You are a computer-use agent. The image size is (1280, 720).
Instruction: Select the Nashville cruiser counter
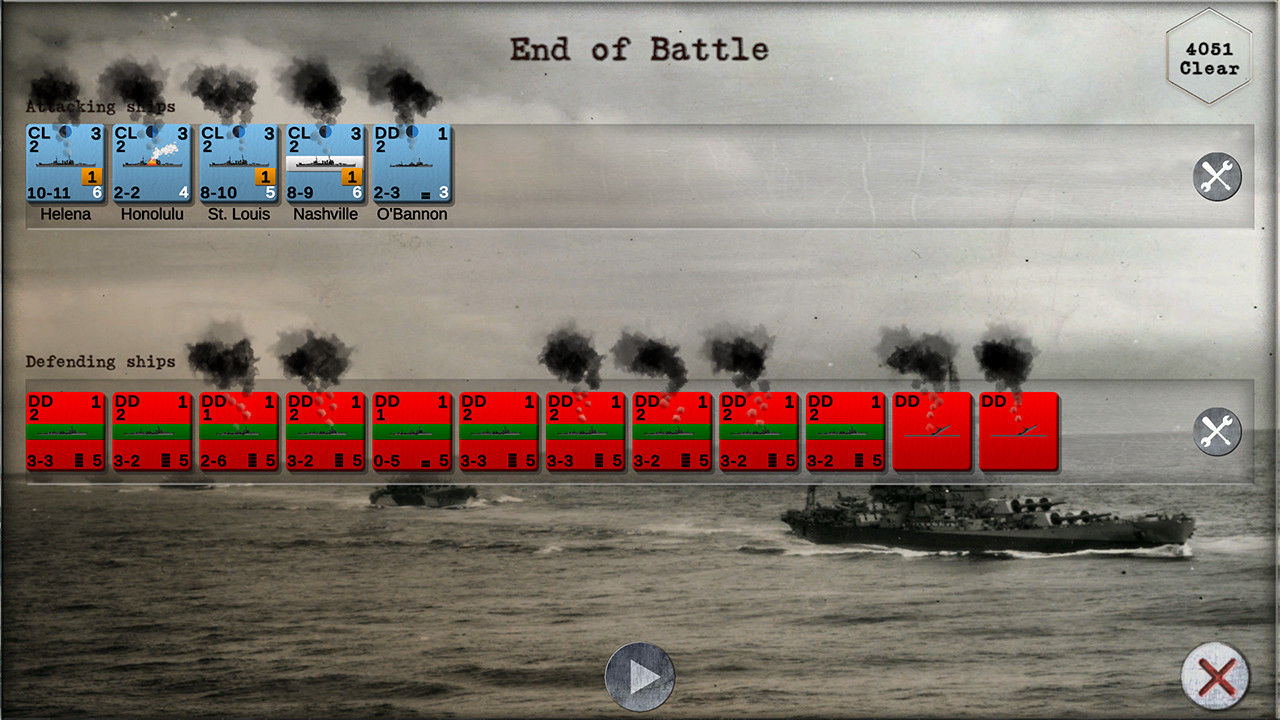click(325, 163)
